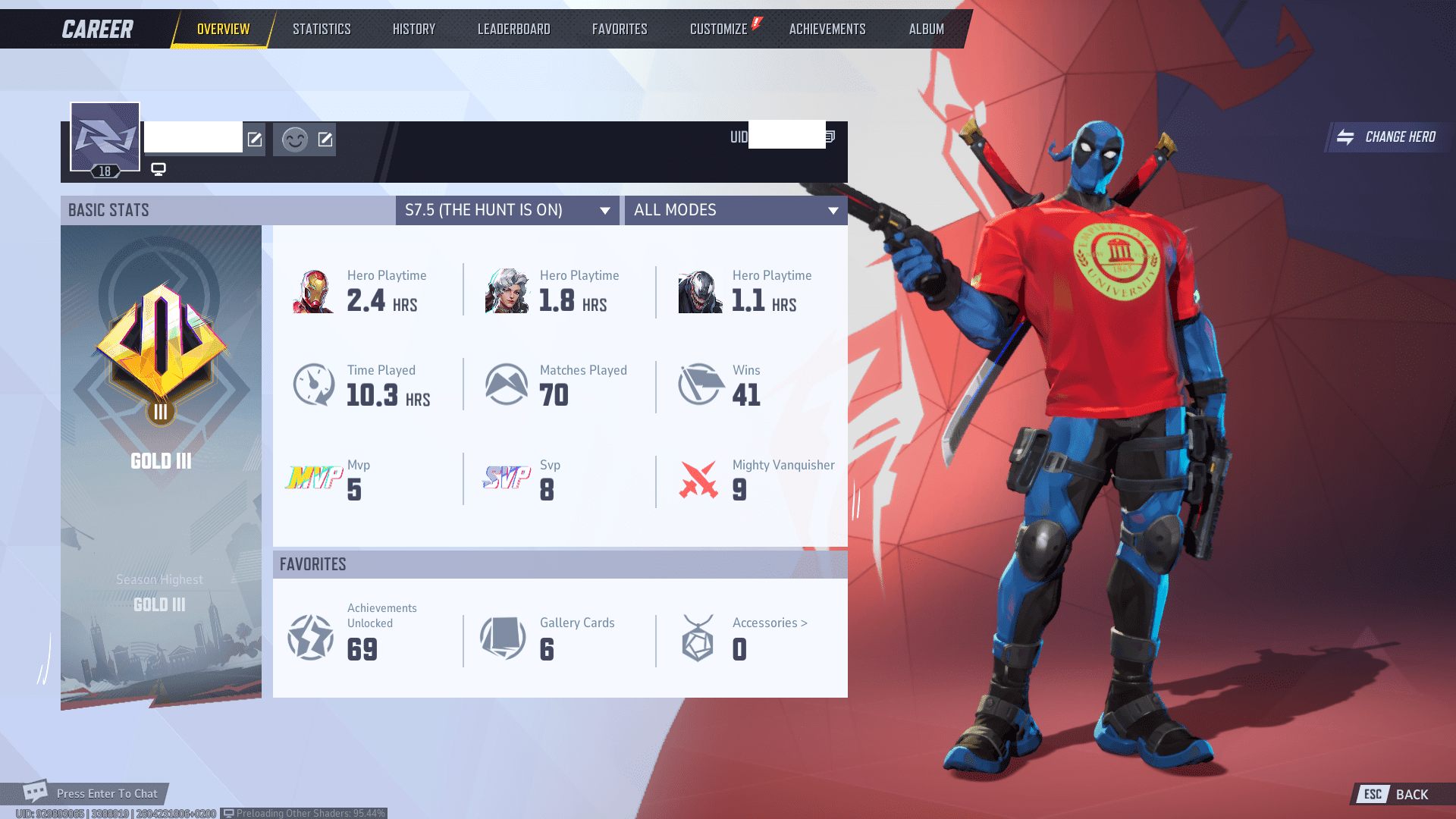The image size is (1456, 819).
Task: Edit the player name
Action: [255, 140]
